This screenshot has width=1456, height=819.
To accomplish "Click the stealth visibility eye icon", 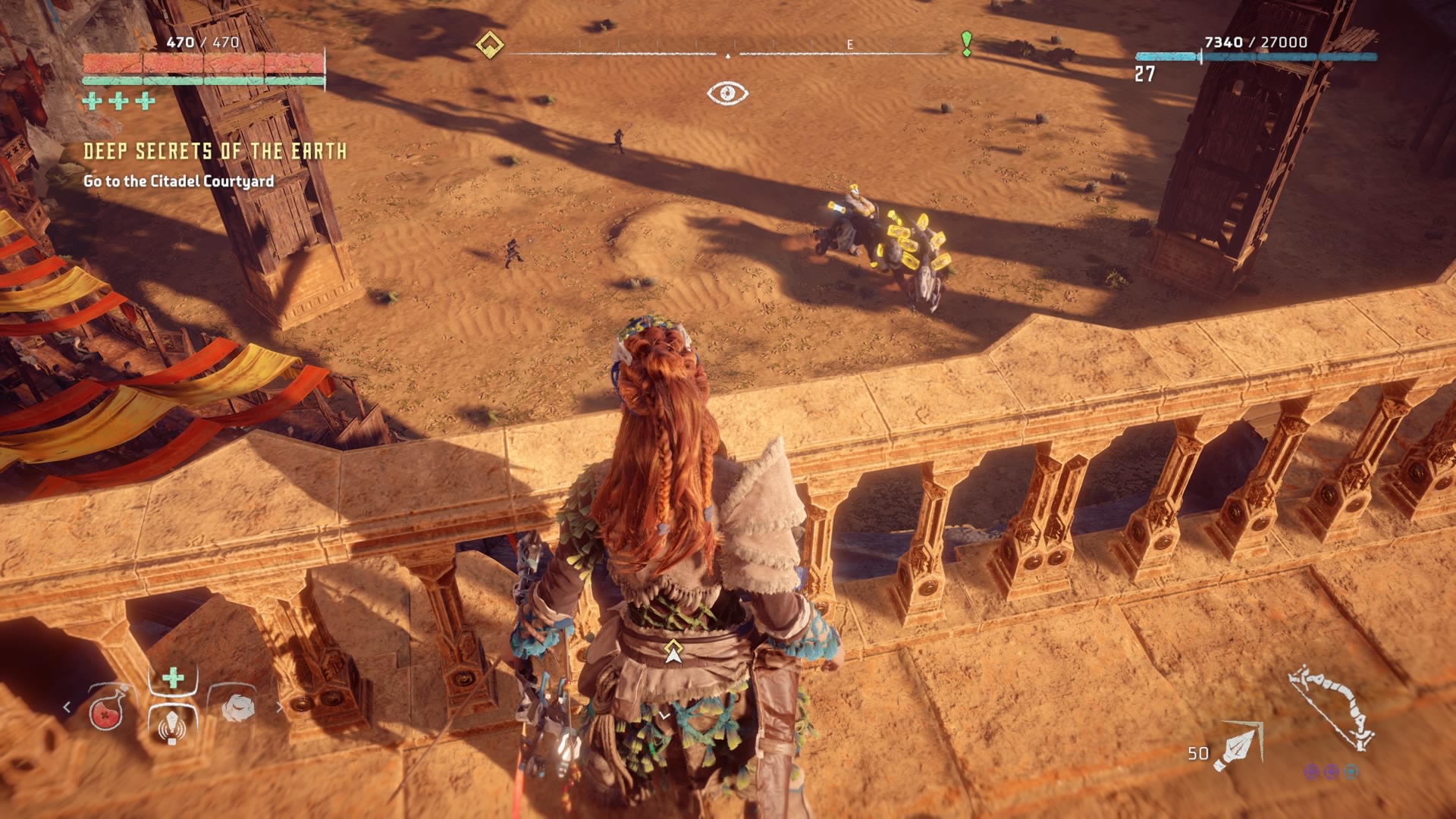I will [727, 93].
